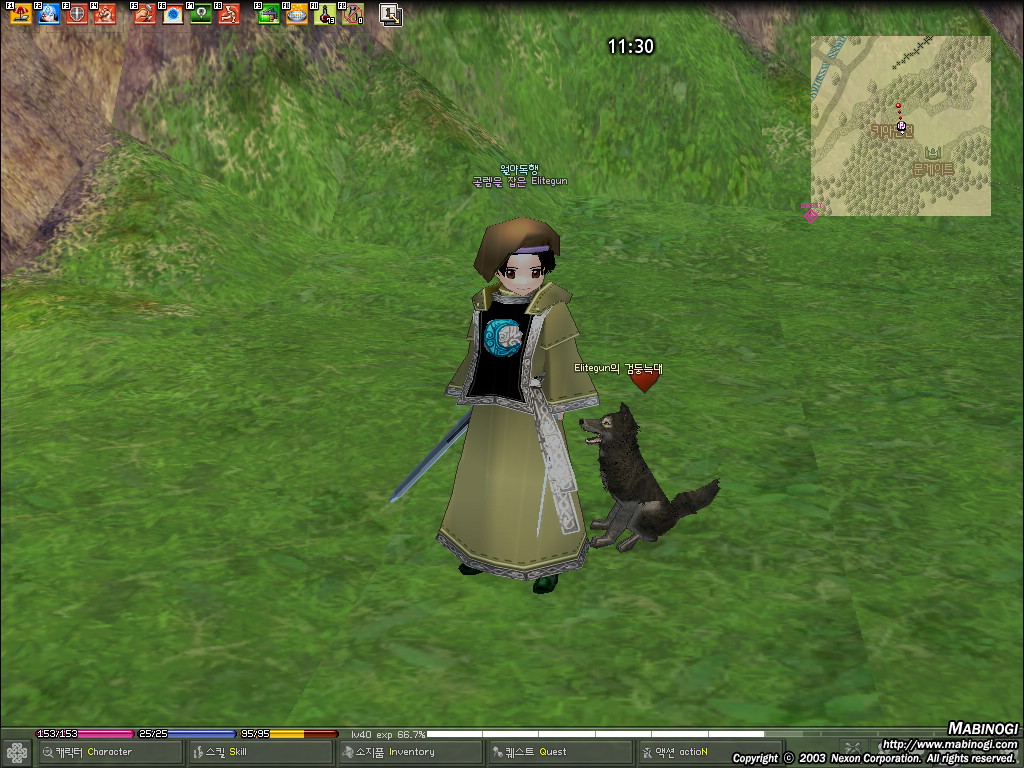Use the F10 orange hotkey item
This screenshot has width=1024, height=768.
(296, 14)
